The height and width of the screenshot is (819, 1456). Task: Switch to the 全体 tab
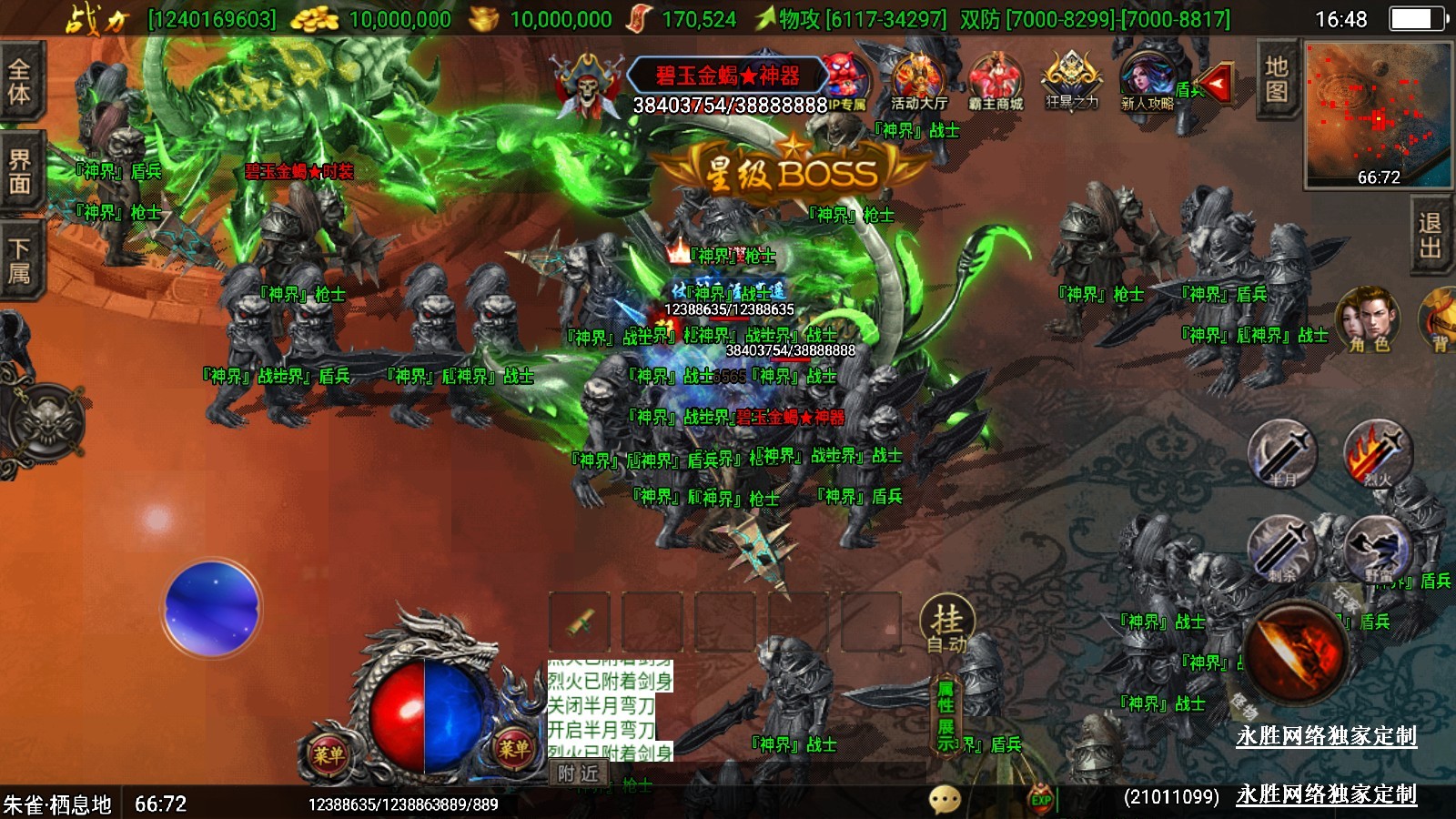tap(19, 81)
